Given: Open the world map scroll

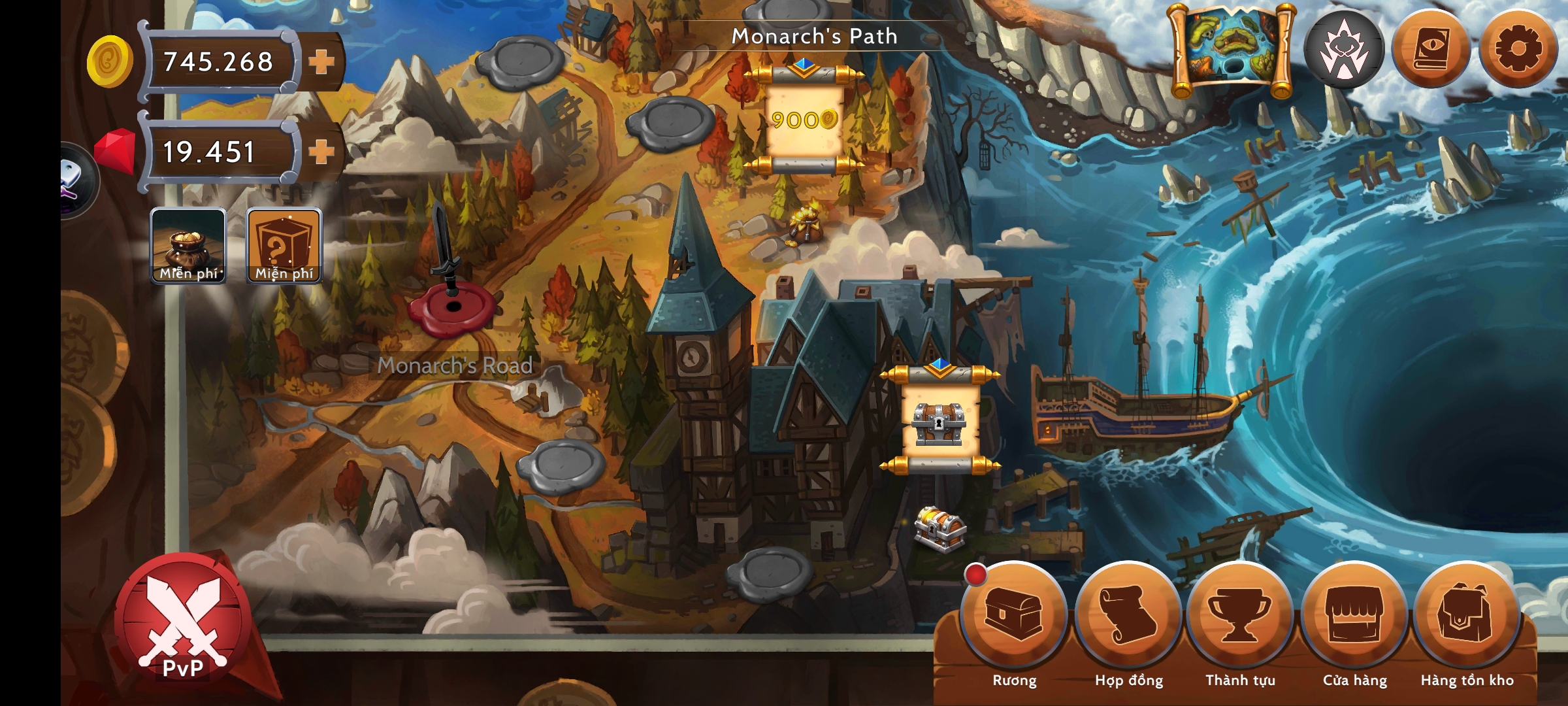Looking at the screenshot, I should point(1232,50).
